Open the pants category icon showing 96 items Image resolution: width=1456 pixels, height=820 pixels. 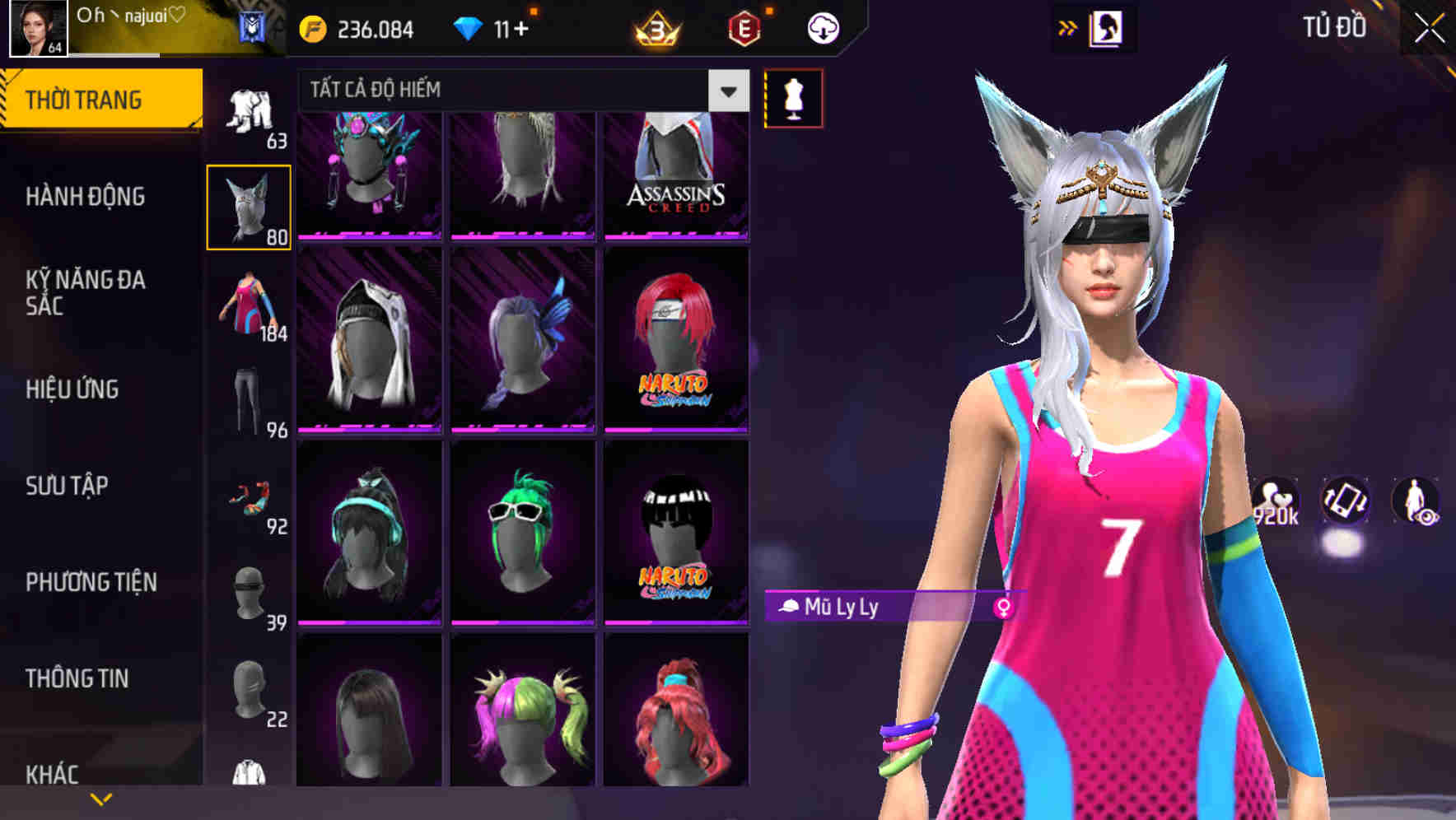coord(248,401)
